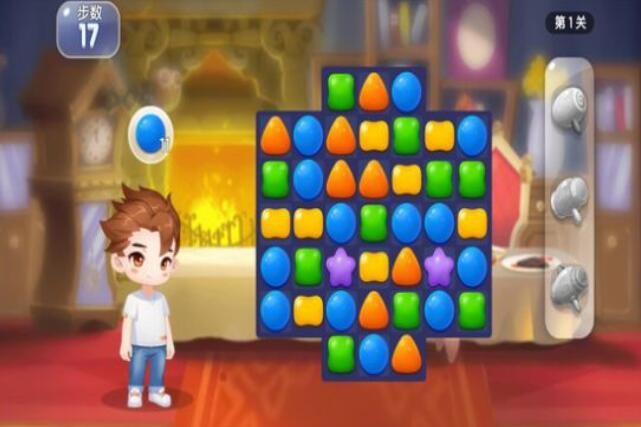Pick orange candy between yellow candy and purple star
The height and width of the screenshot is (427, 641).
tap(406, 266)
